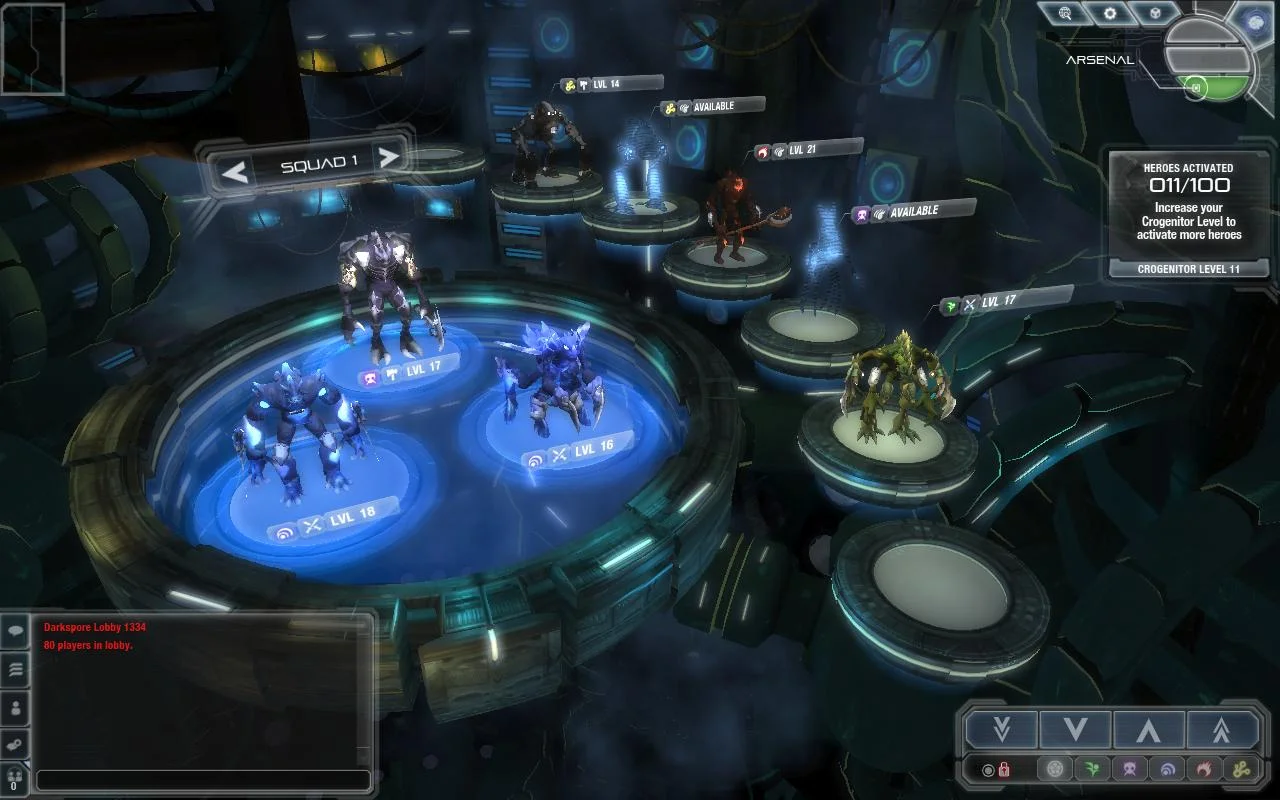Screen dimensions: 1280x800
Task: Open the speech bubble chat tab
Action: click(16, 632)
